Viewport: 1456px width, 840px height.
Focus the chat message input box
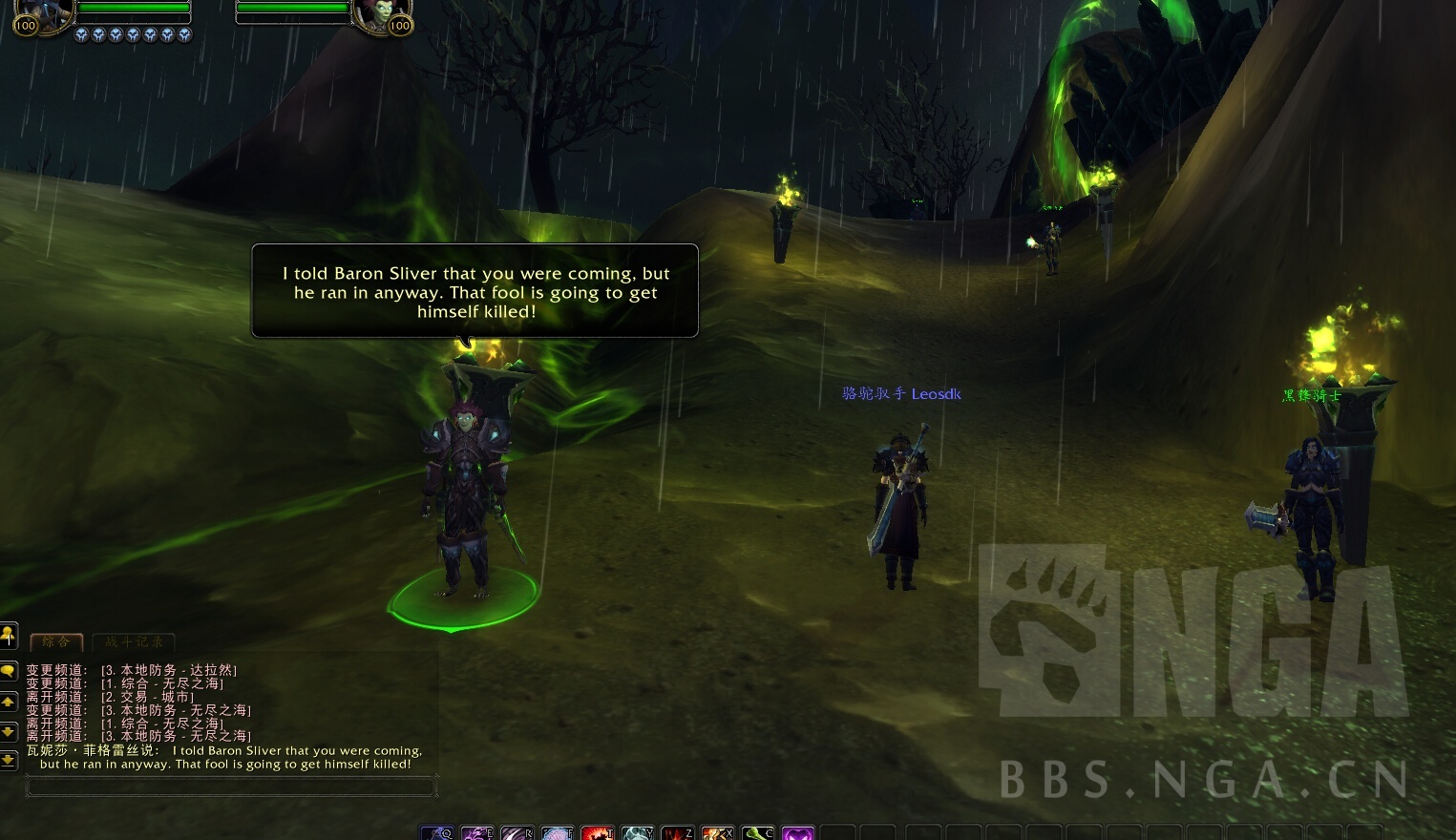231,787
